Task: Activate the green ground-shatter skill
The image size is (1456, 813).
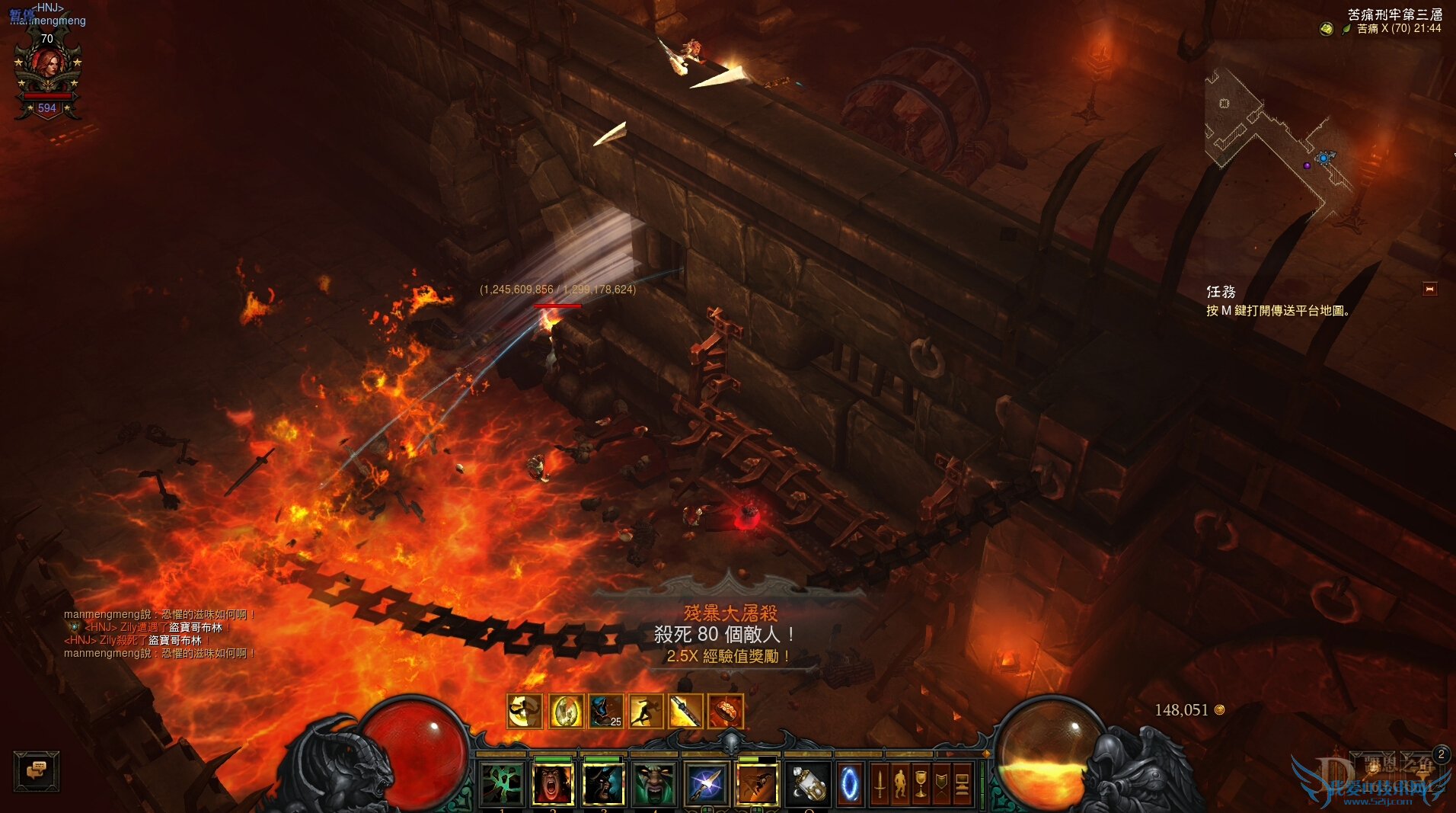Action: point(503,783)
